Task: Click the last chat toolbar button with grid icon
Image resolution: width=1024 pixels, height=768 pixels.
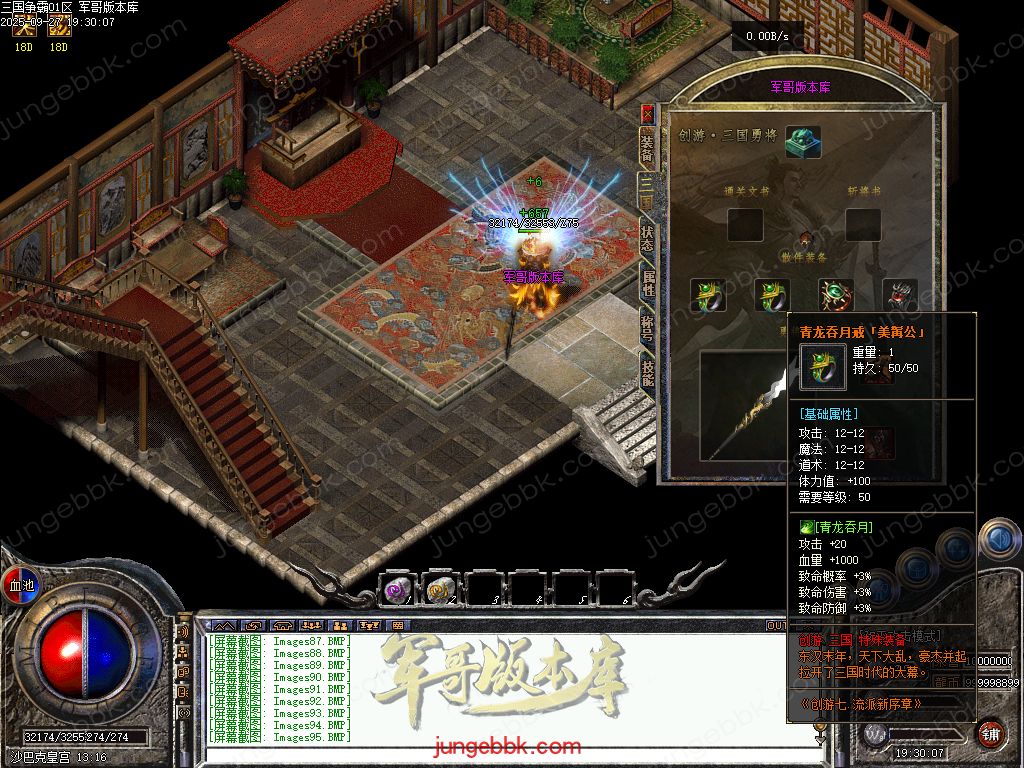Action: tap(397, 625)
